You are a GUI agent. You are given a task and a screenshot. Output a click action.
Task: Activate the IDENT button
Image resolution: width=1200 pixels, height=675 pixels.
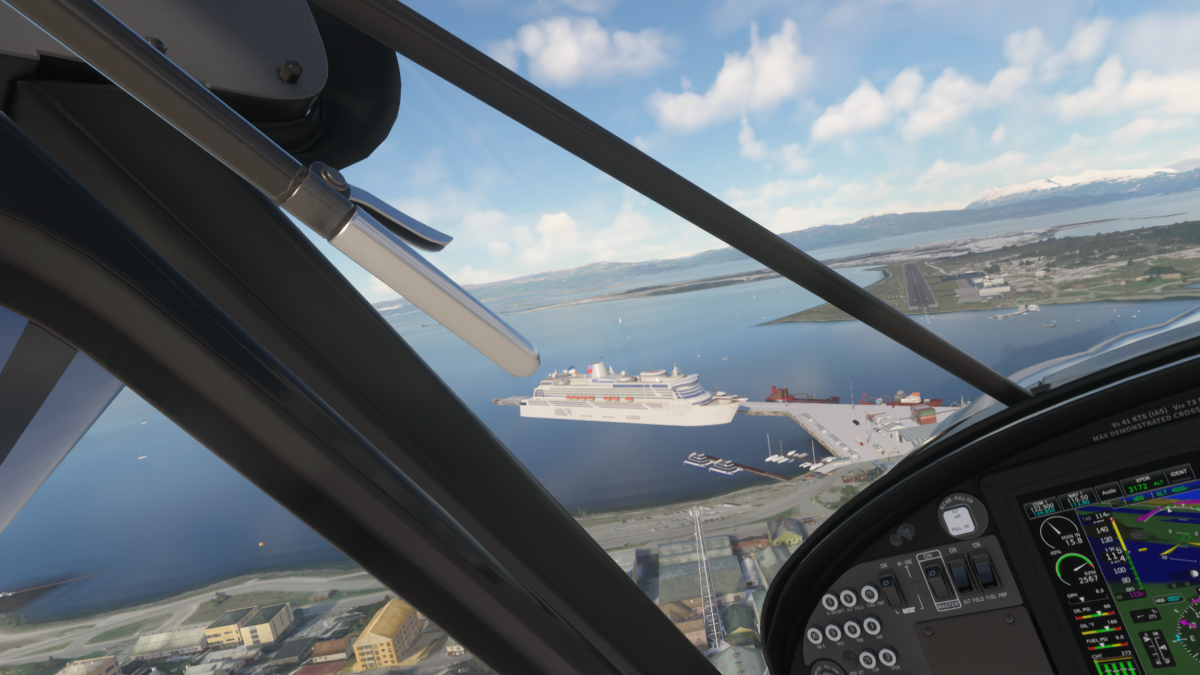coord(1180,473)
